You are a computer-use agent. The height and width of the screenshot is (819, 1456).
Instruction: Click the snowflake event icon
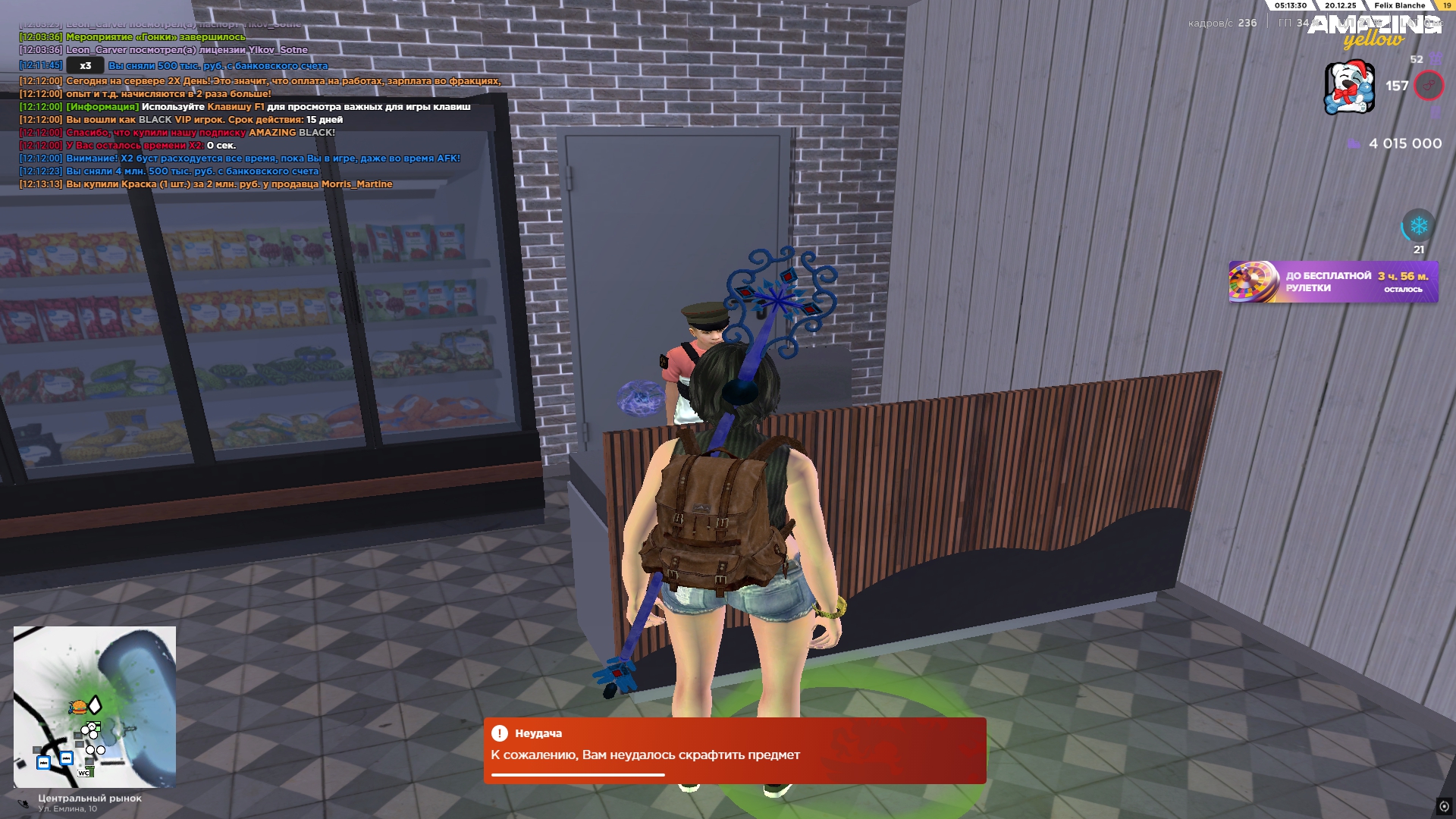(1418, 225)
